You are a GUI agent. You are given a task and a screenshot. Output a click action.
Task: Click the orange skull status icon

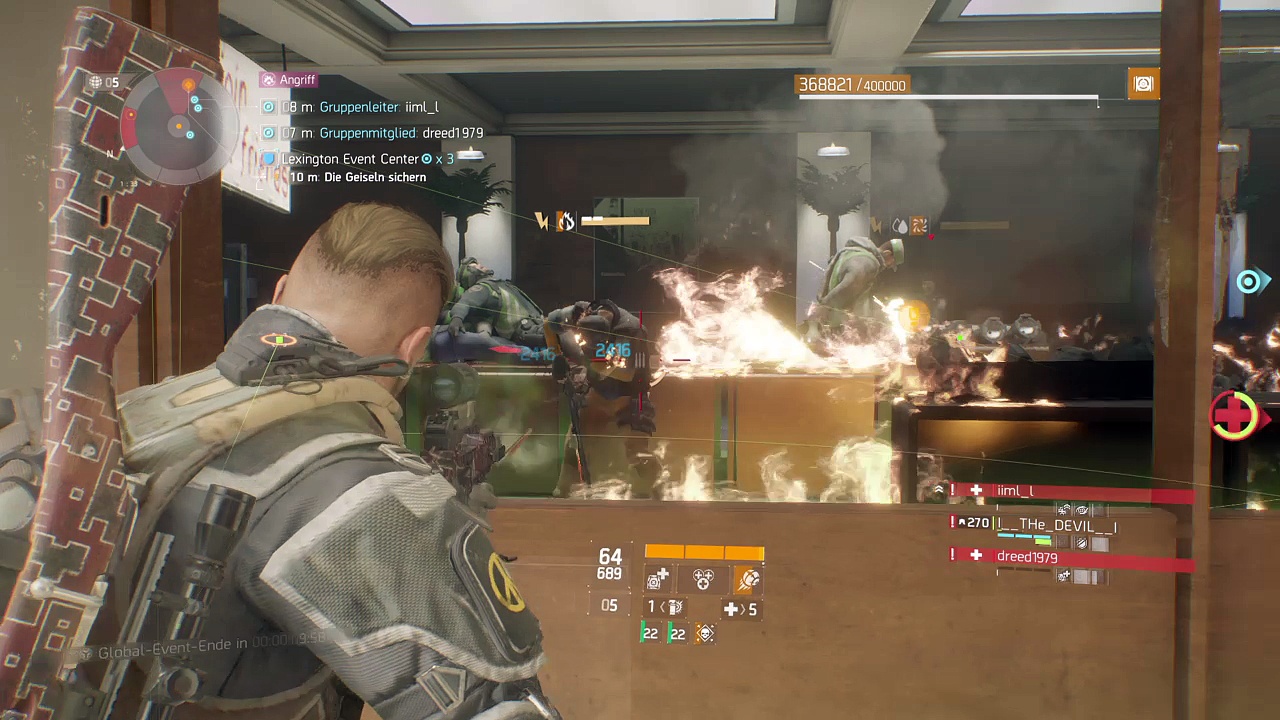click(x=705, y=633)
